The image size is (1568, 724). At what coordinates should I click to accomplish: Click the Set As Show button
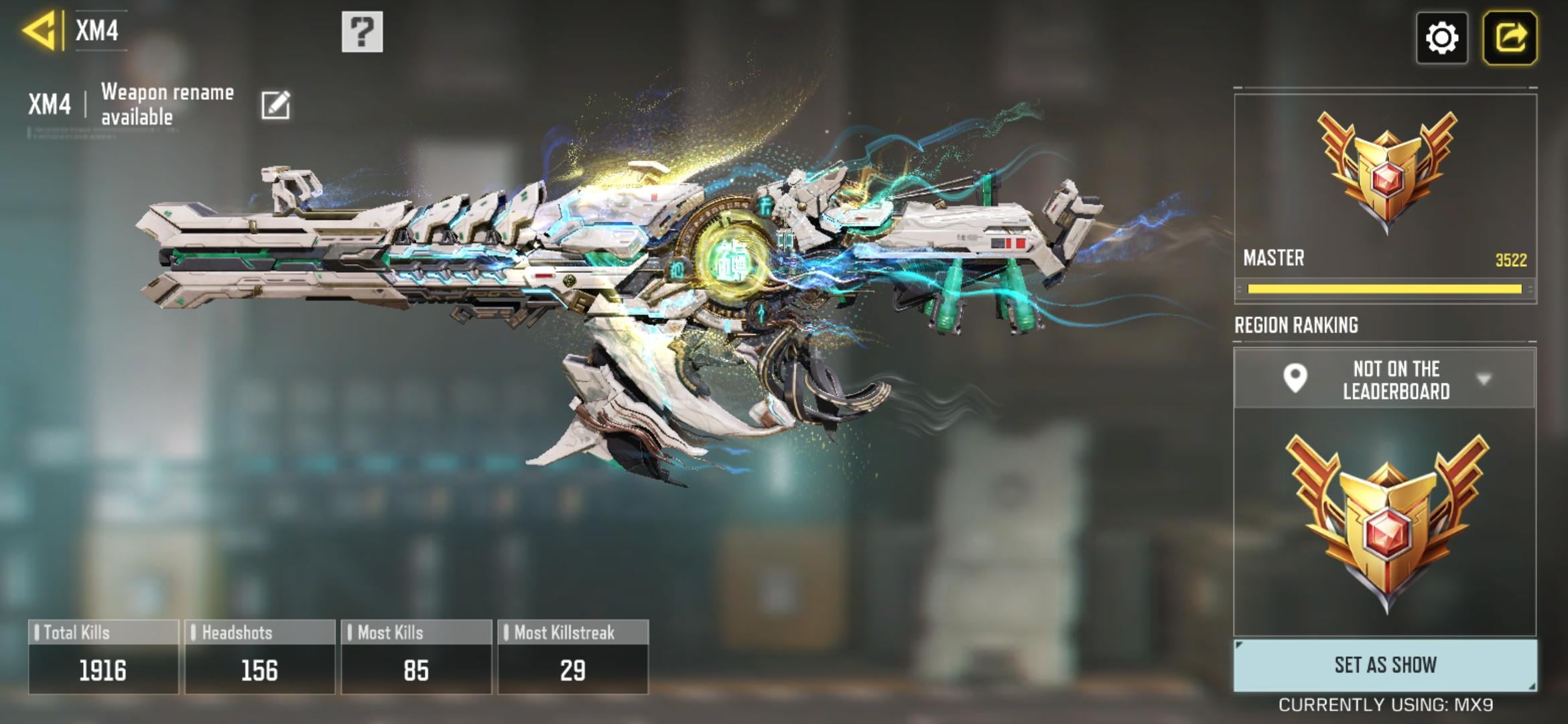pyautogui.click(x=1385, y=665)
